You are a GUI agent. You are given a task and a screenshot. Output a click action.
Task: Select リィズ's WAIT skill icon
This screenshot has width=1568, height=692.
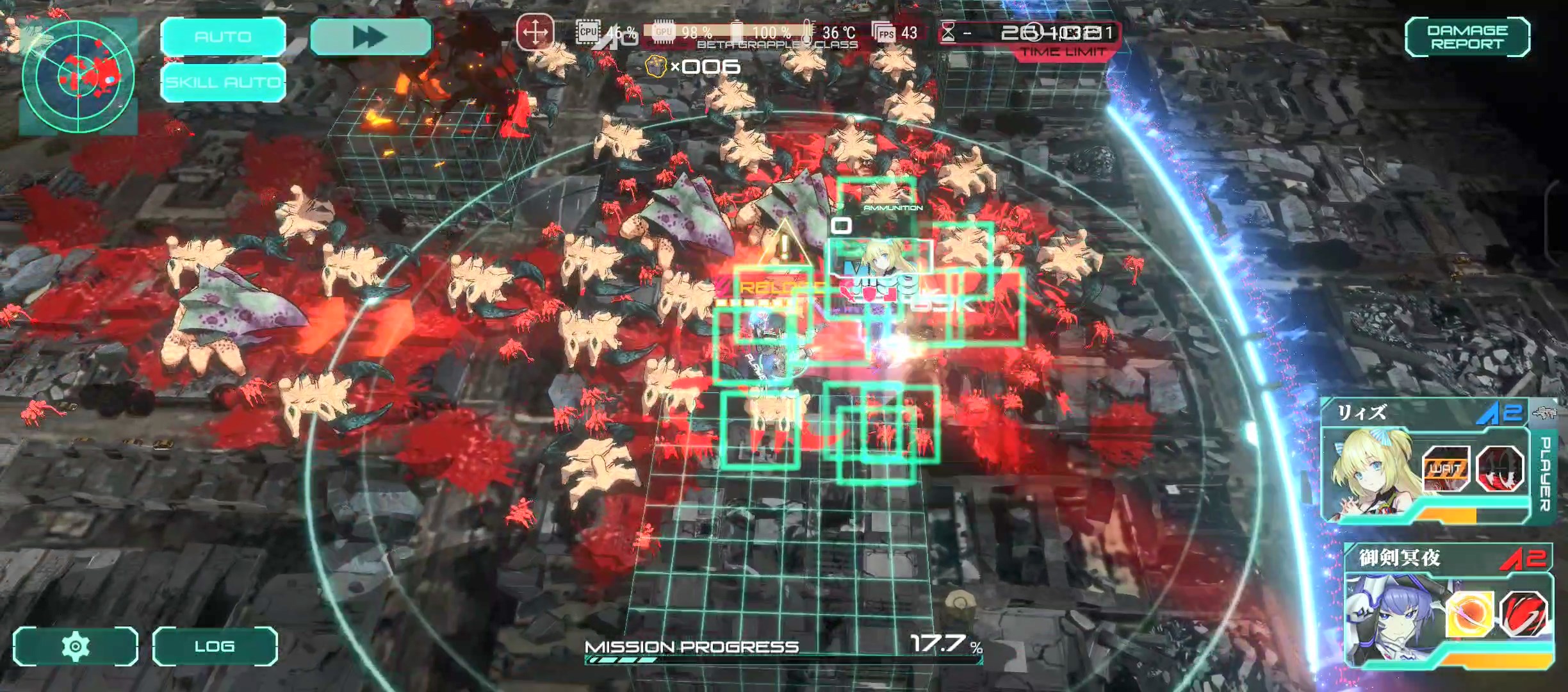coord(1448,468)
